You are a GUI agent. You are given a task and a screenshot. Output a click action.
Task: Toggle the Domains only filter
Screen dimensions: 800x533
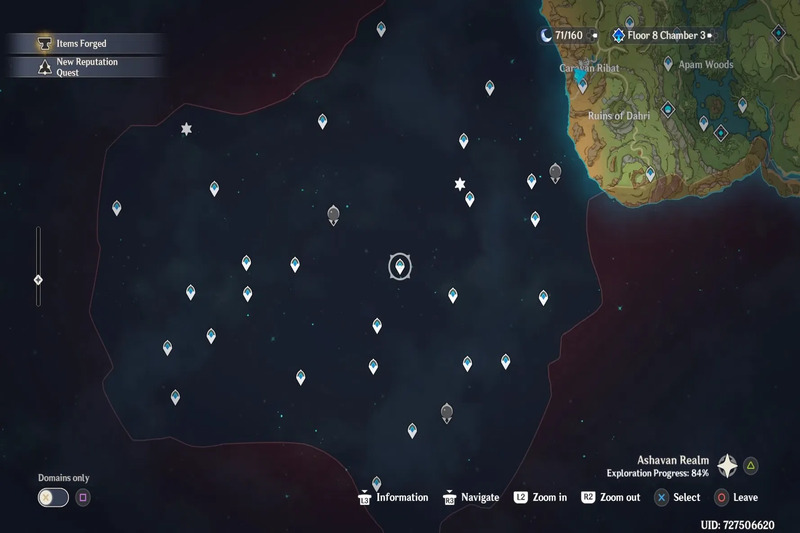[x=53, y=497]
